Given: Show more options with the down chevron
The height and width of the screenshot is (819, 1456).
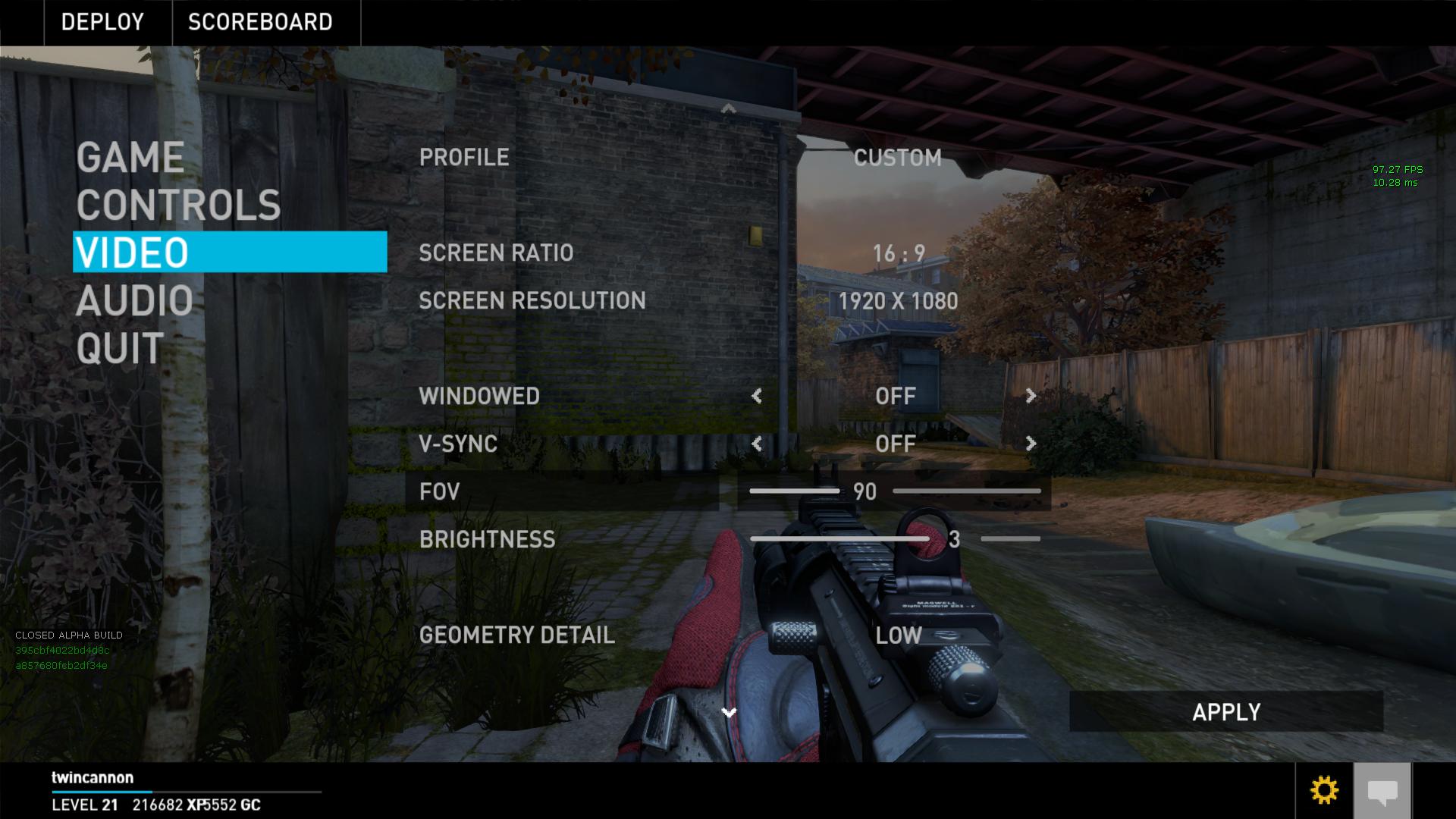Looking at the screenshot, I should pyautogui.click(x=729, y=713).
